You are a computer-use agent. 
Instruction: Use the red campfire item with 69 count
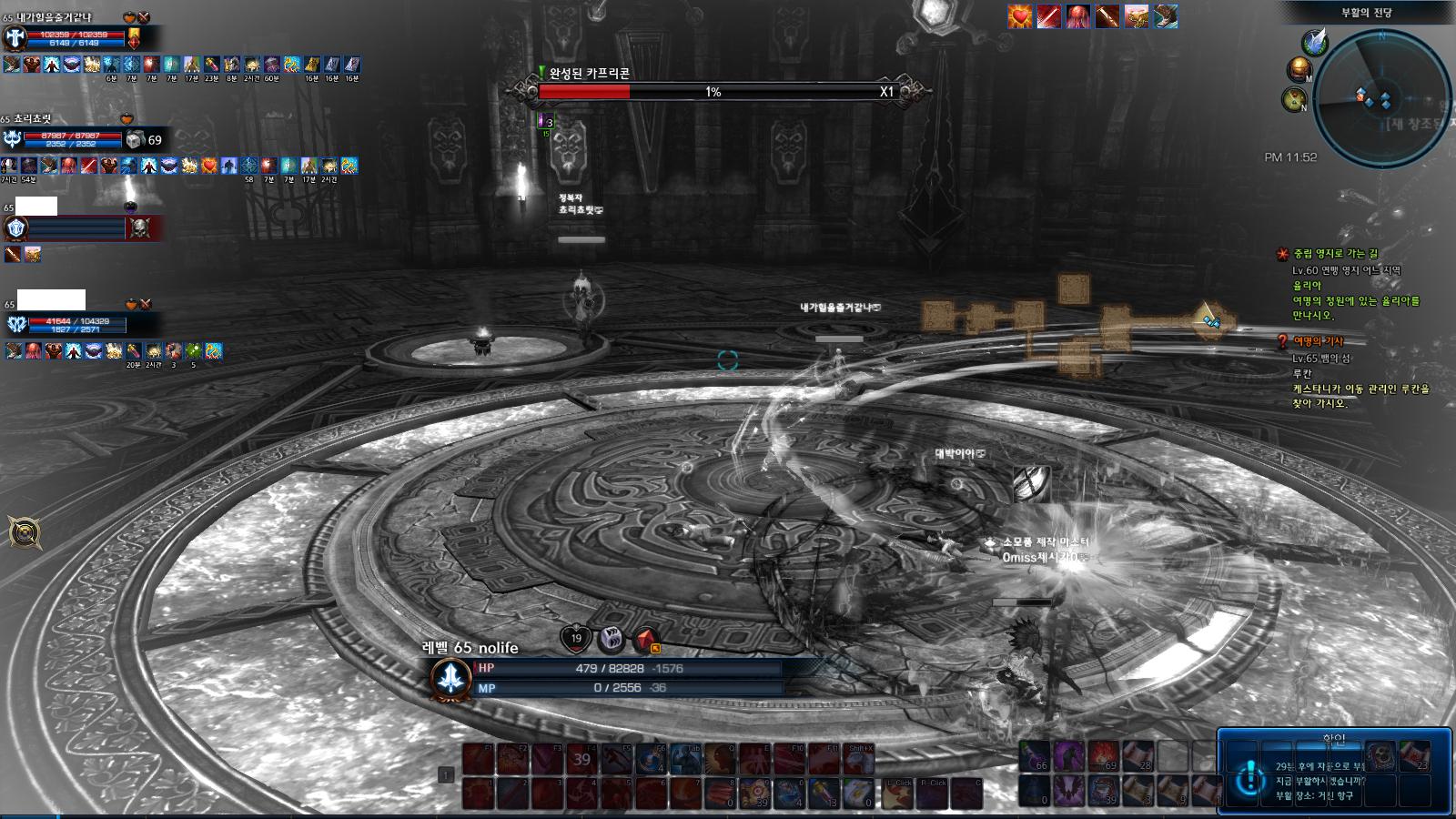click(1103, 756)
